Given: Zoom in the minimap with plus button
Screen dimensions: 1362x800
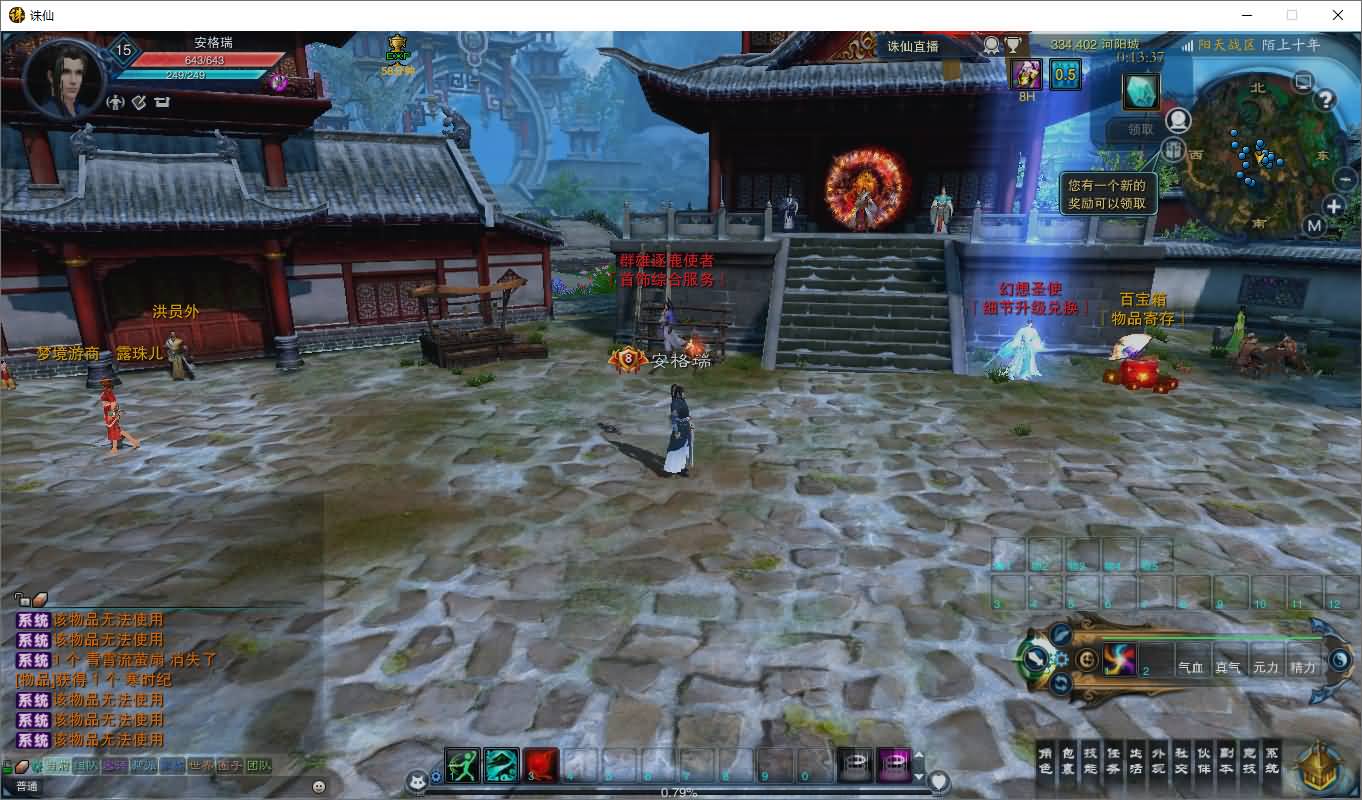Looking at the screenshot, I should pyautogui.click(x=1334, y=206).
